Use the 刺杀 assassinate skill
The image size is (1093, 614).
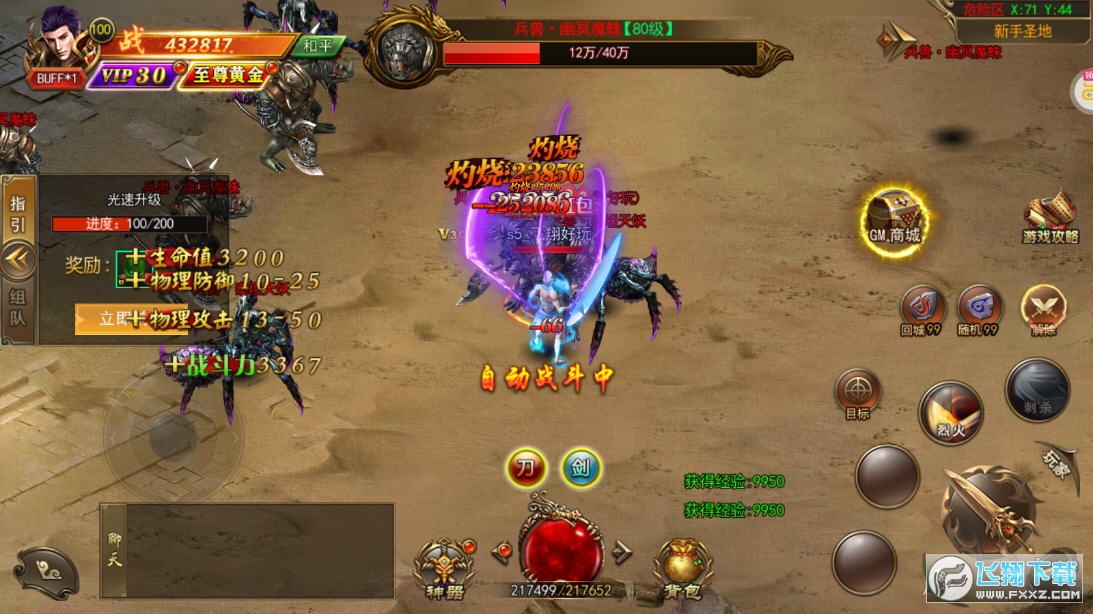1037,390
